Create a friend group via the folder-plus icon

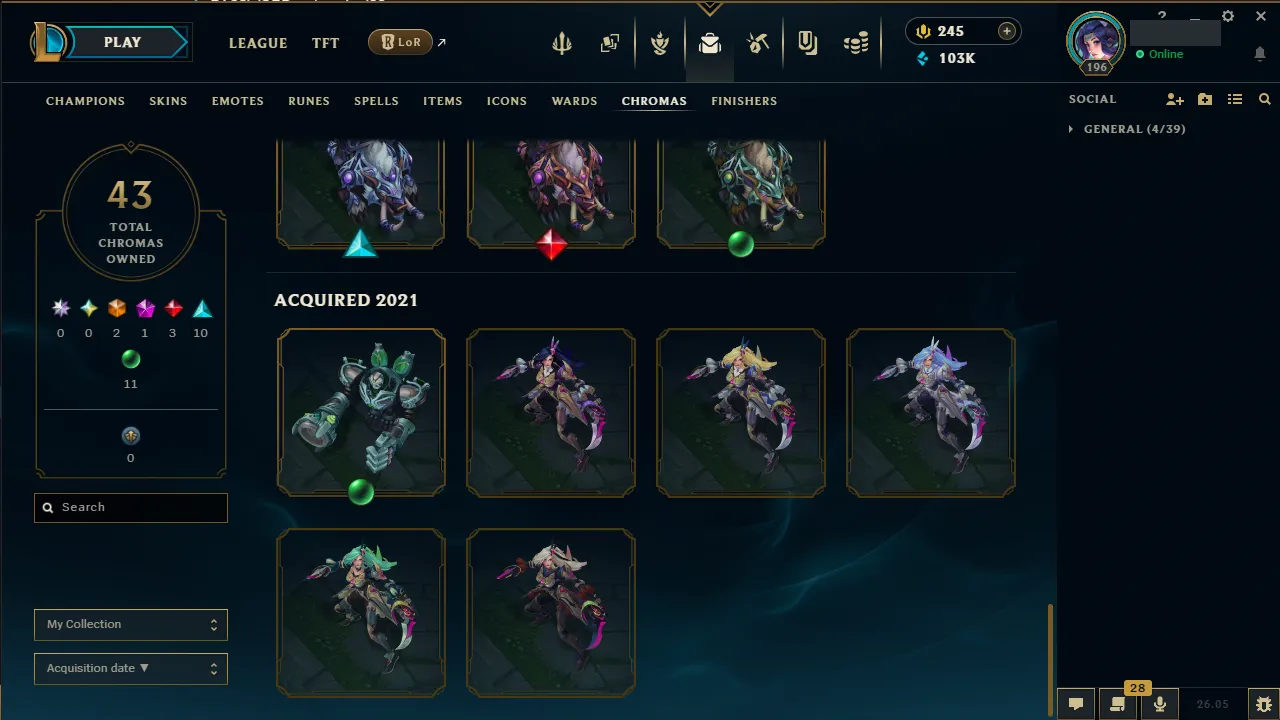click(x=1204, y=99)
